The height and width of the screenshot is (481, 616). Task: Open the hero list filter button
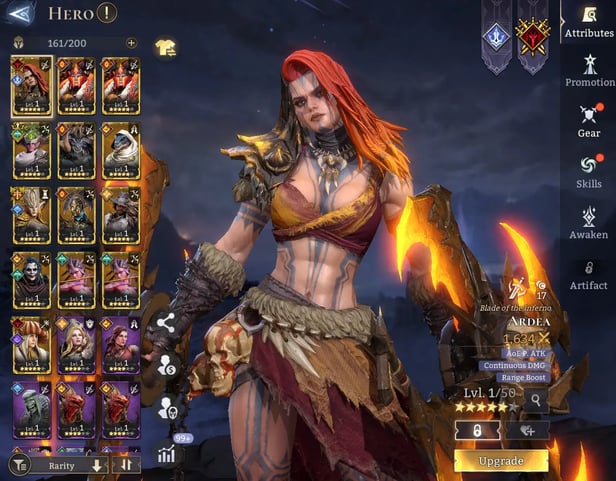(x=19, y=465)
